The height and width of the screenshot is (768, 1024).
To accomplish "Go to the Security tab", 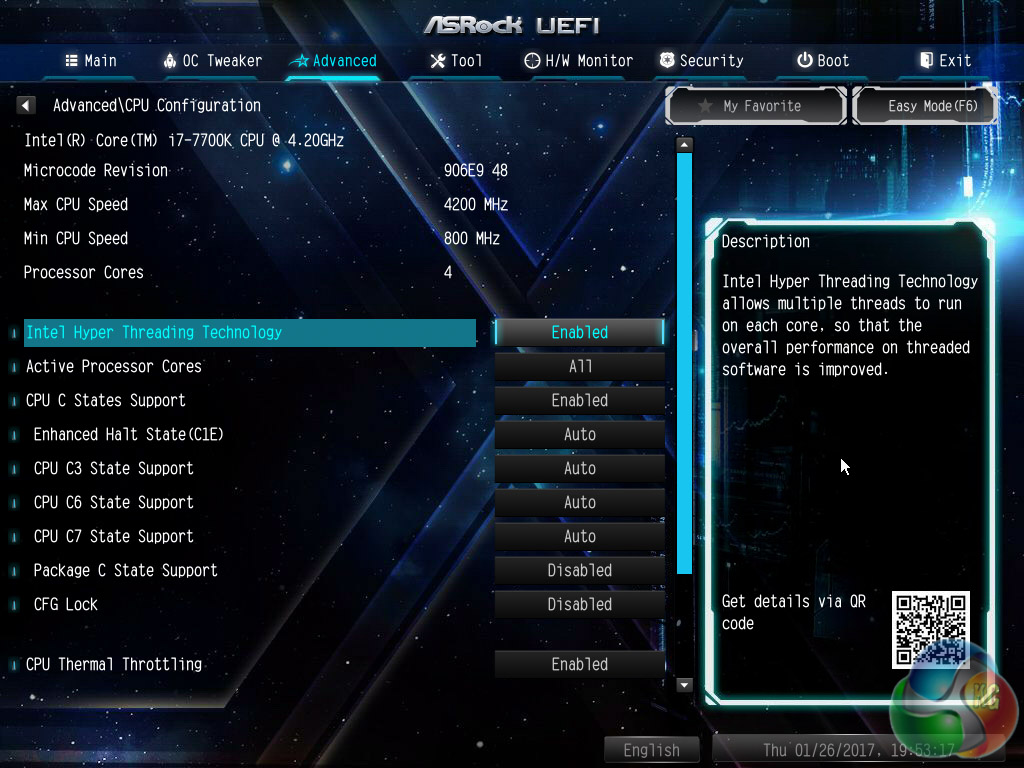I will (x=701, y=61).
